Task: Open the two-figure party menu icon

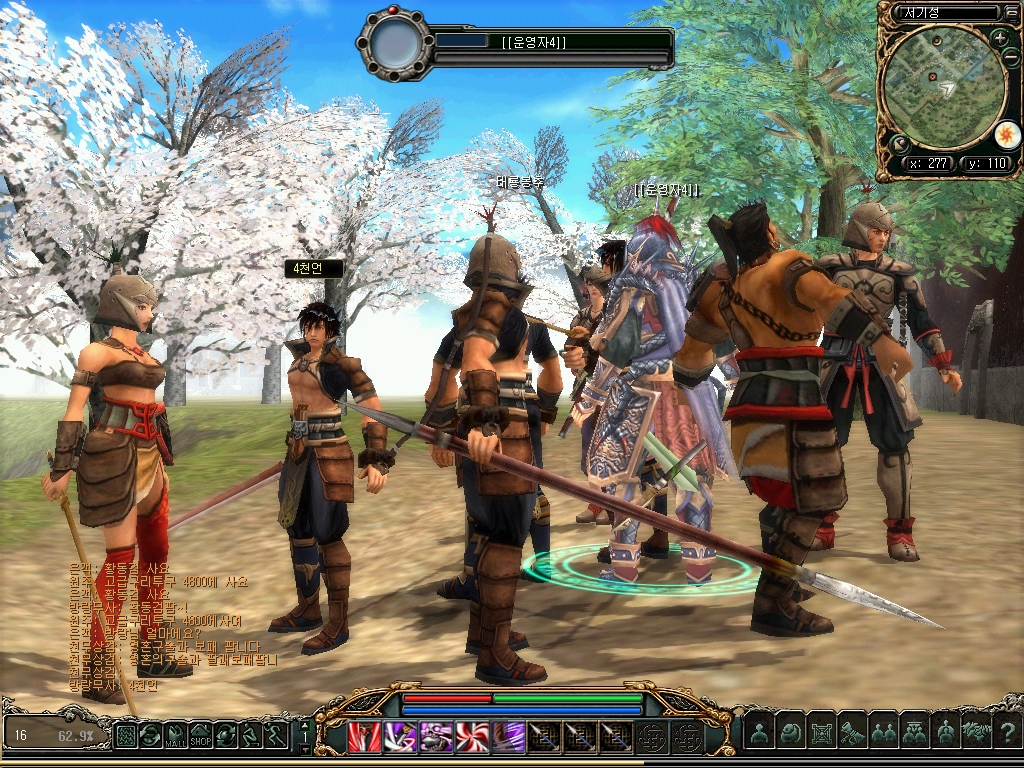Action: pos(883,734)
